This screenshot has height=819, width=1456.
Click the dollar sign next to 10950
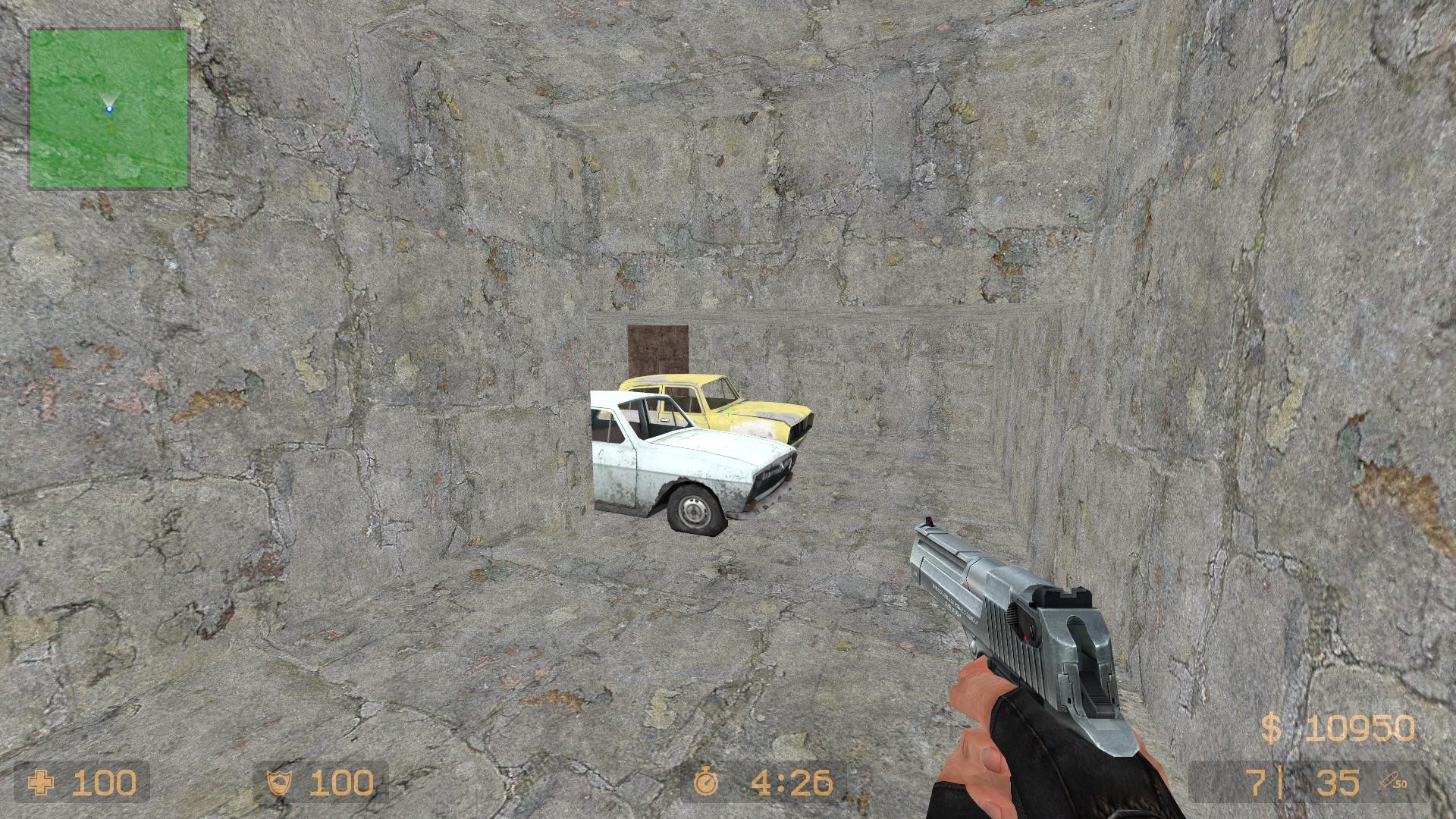(1272, 726)
